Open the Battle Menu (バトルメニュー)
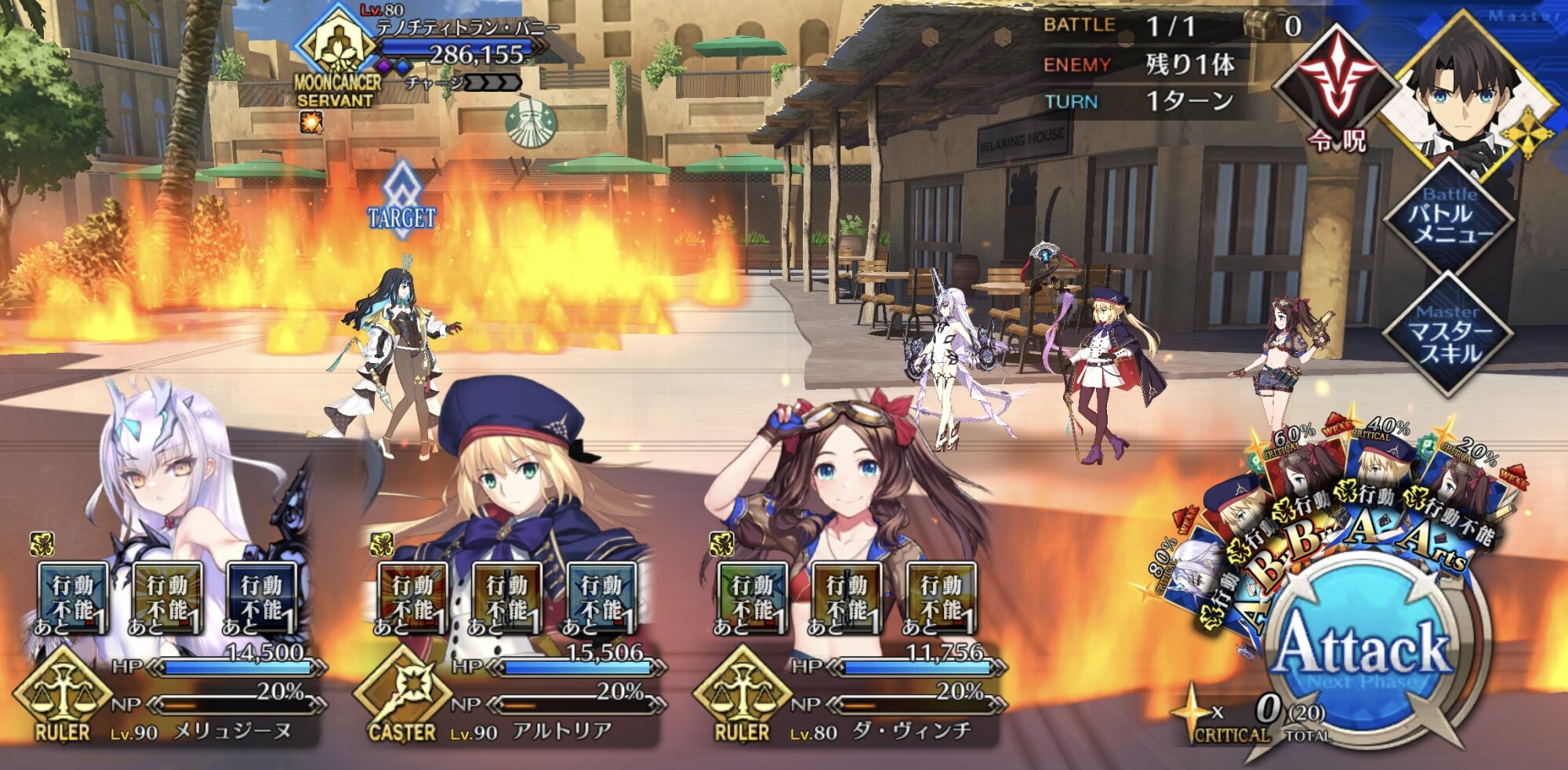Viewport: 1568px width, 770px height. coord(1449,216)
